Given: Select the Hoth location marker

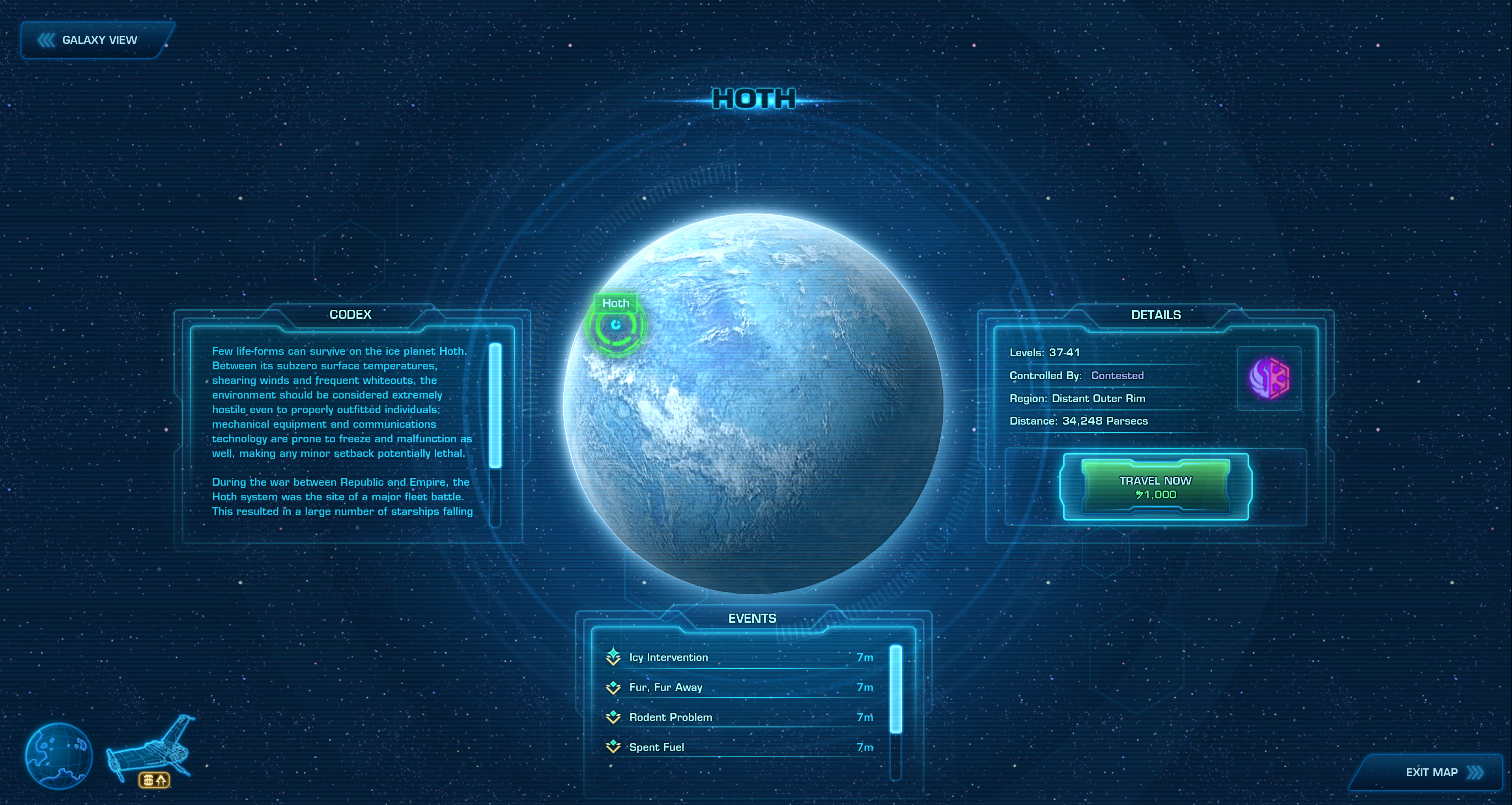Looking at the screenshot, I should [615, 325].
